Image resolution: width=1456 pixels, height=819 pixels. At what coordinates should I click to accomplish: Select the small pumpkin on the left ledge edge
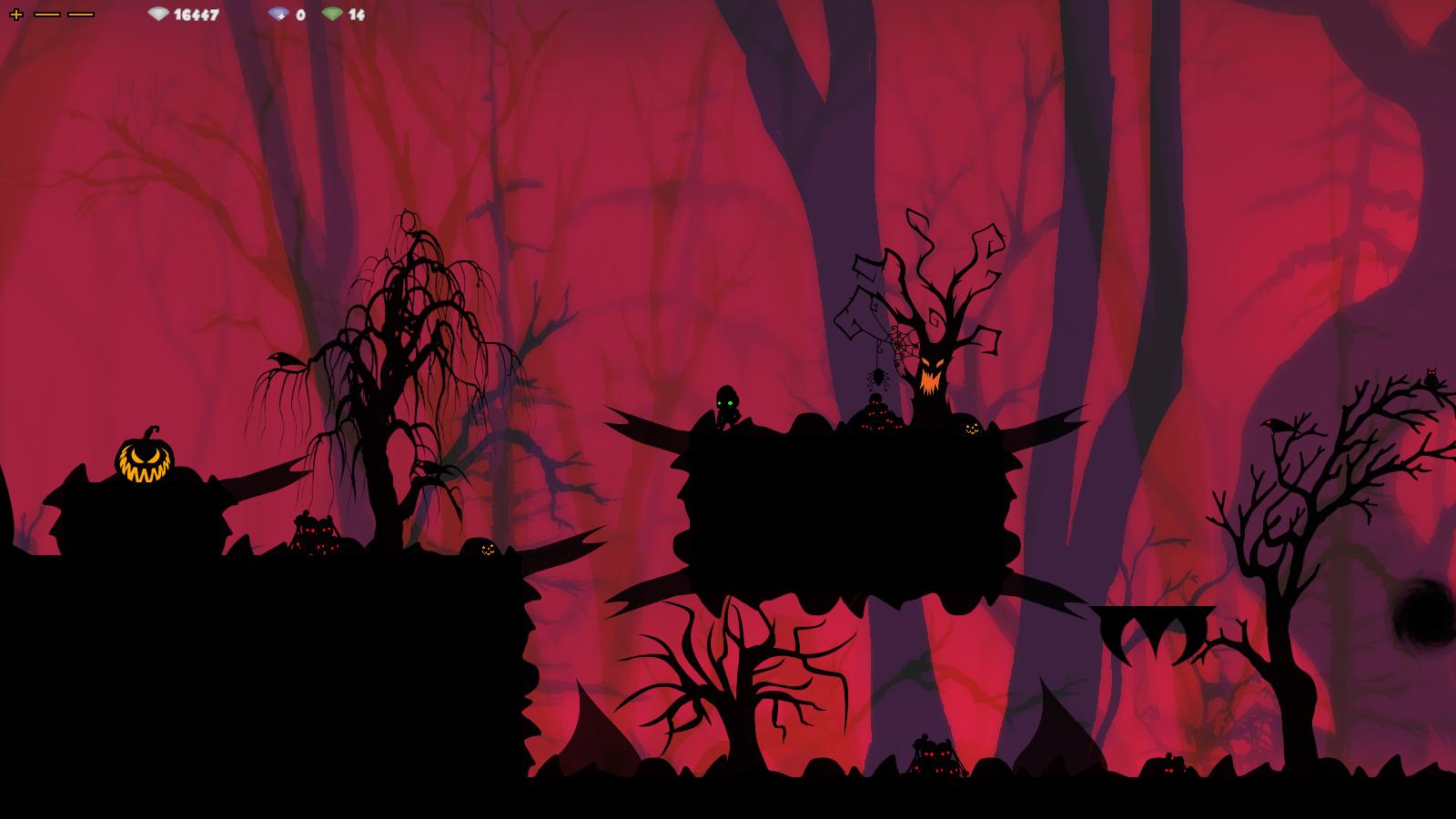pyautogui.click(x=488, y=550)
